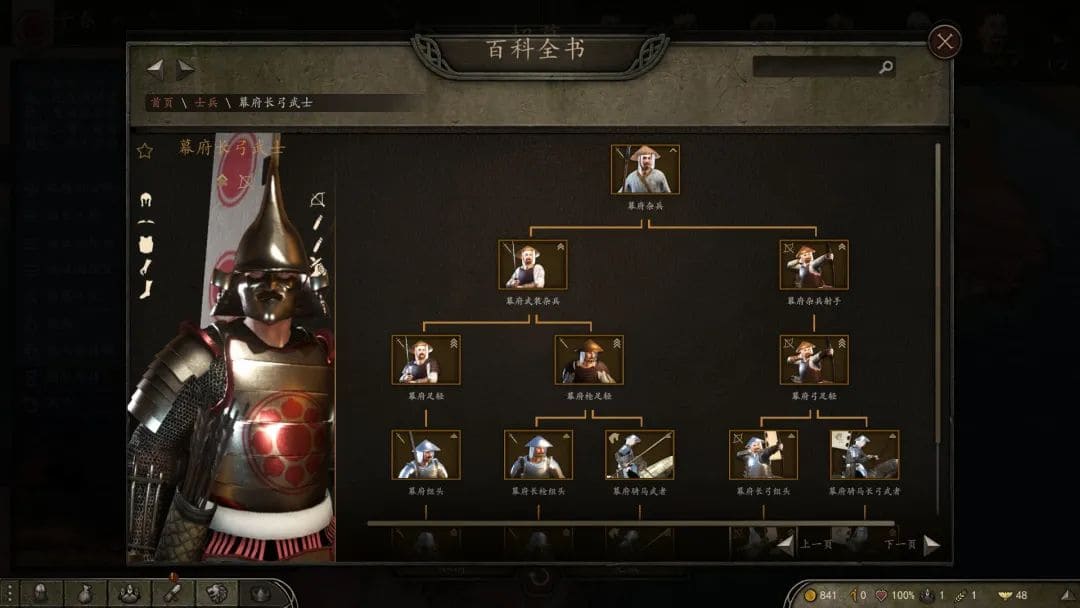This screenshot has height=608, width=1080.
Task: Toggle the favorite star for this troop
Action: tap(145, 150)
